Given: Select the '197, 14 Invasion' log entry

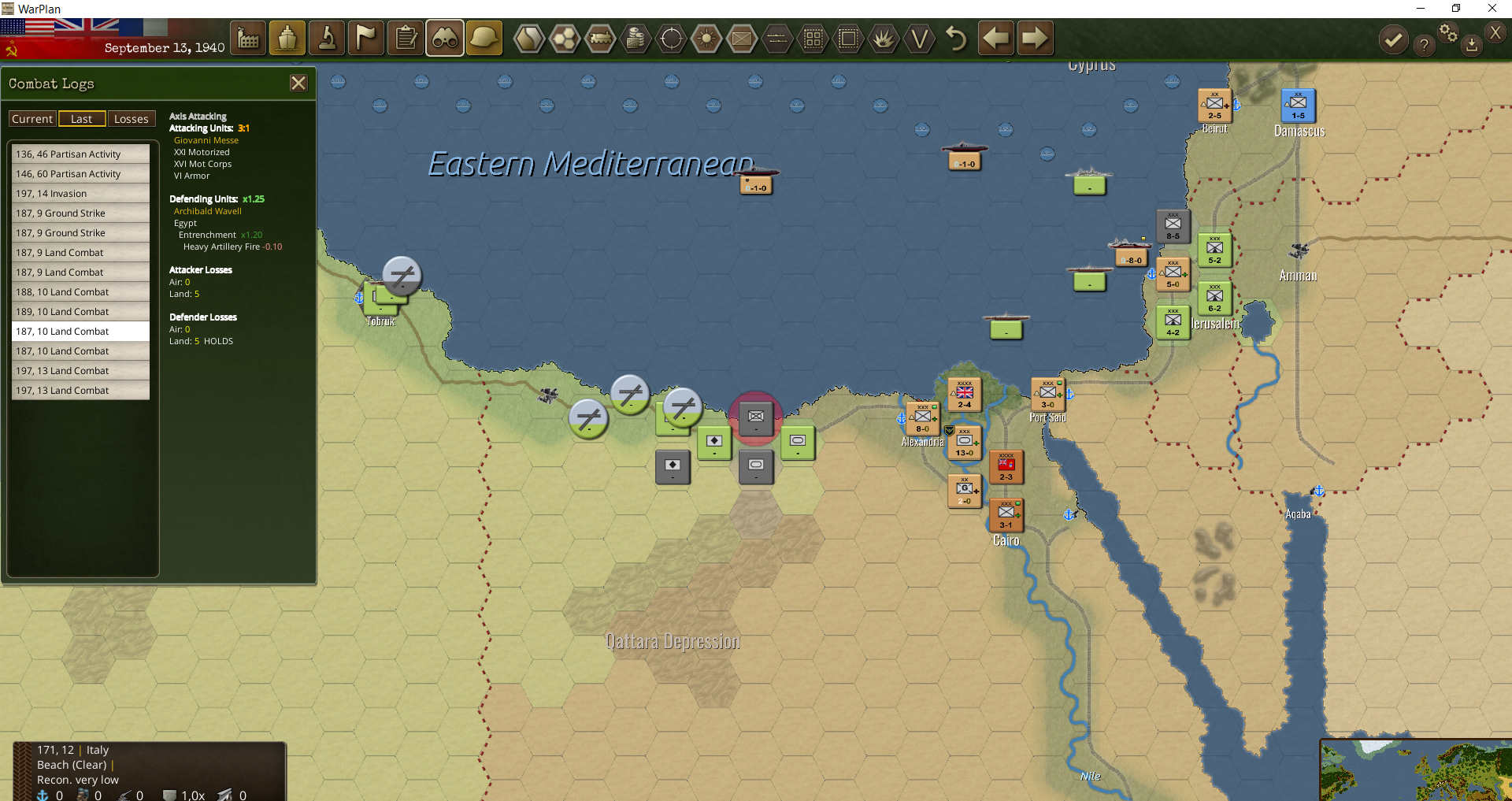Looking at the screenshot, I should coord(80,193).
